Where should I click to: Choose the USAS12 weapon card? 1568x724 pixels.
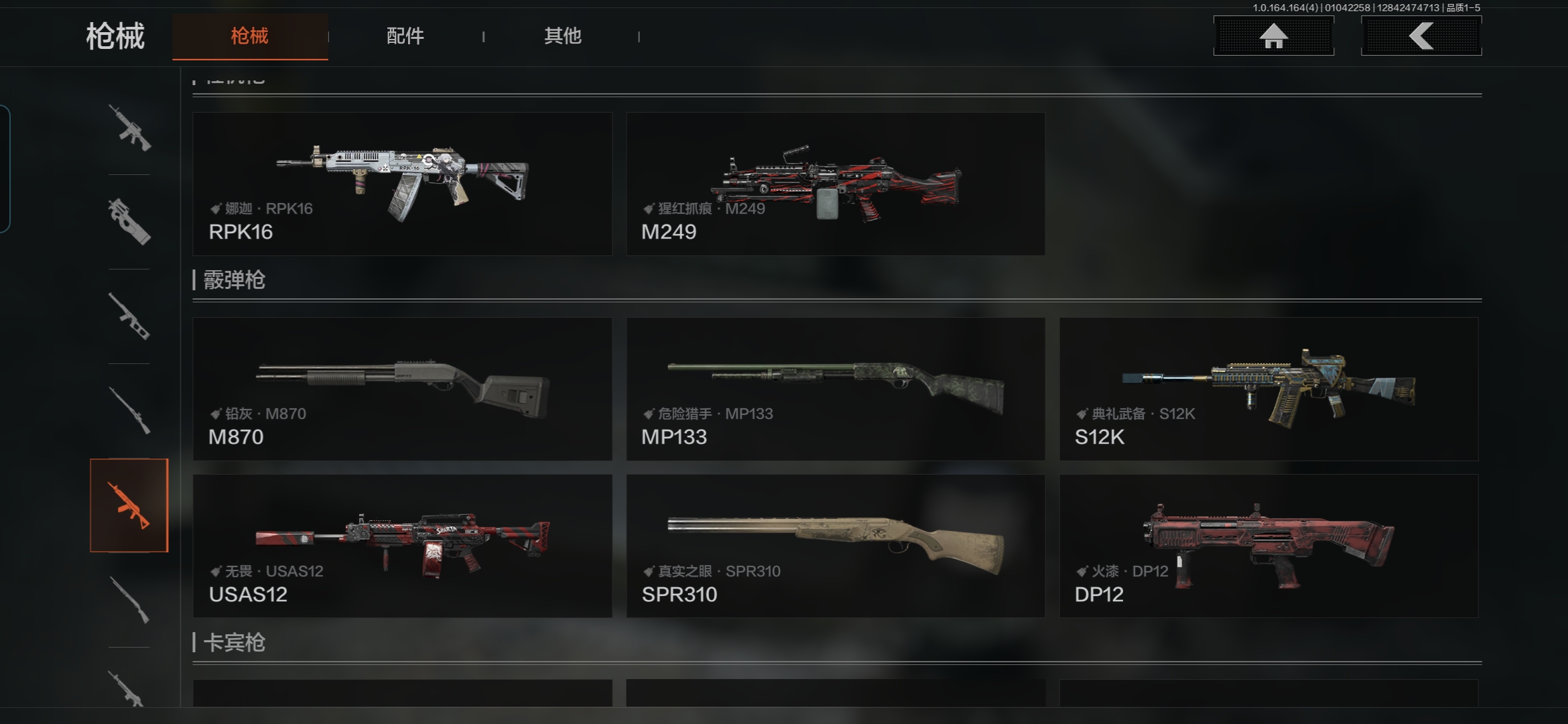click(x=402, y=546)
